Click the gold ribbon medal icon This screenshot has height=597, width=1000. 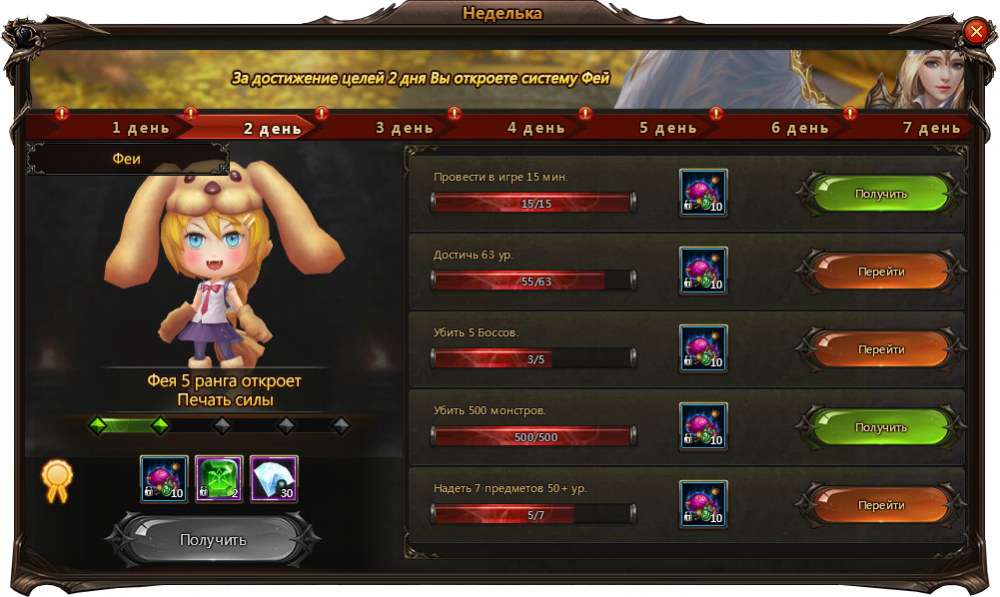(x=57, y=481)
